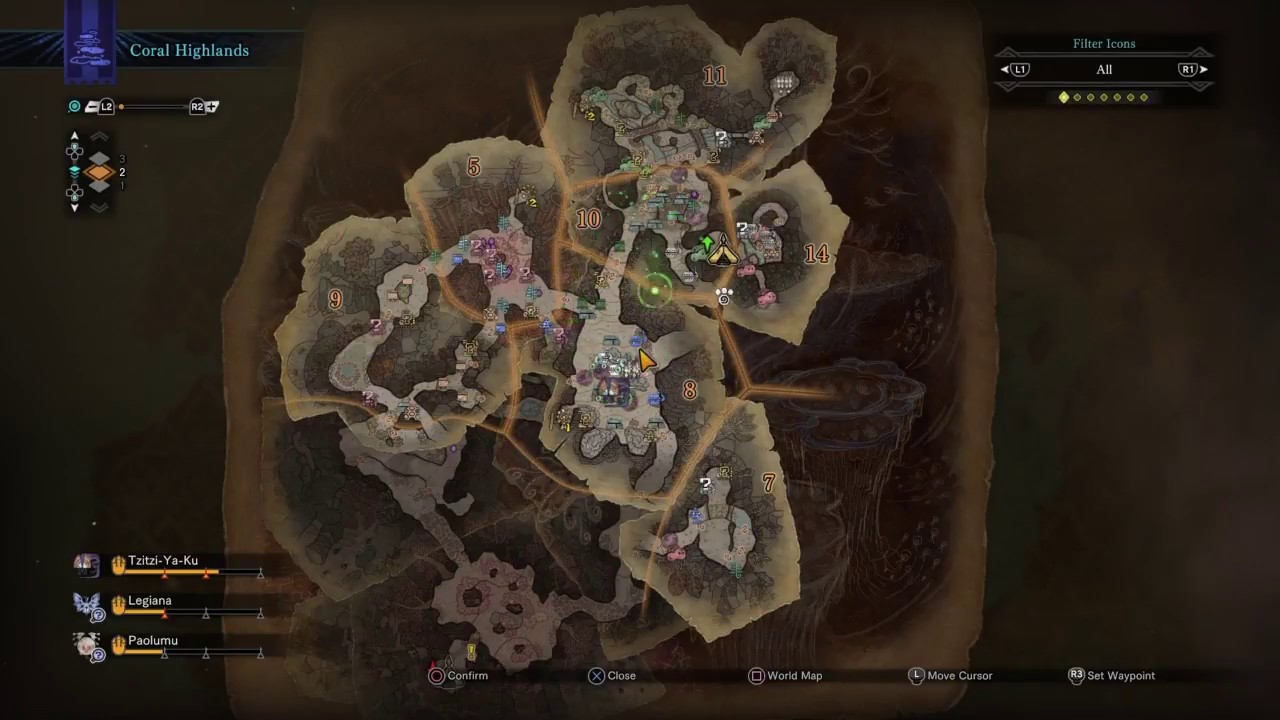
Task: Choose area 5 on the map
Action: [x=473, y=167]
